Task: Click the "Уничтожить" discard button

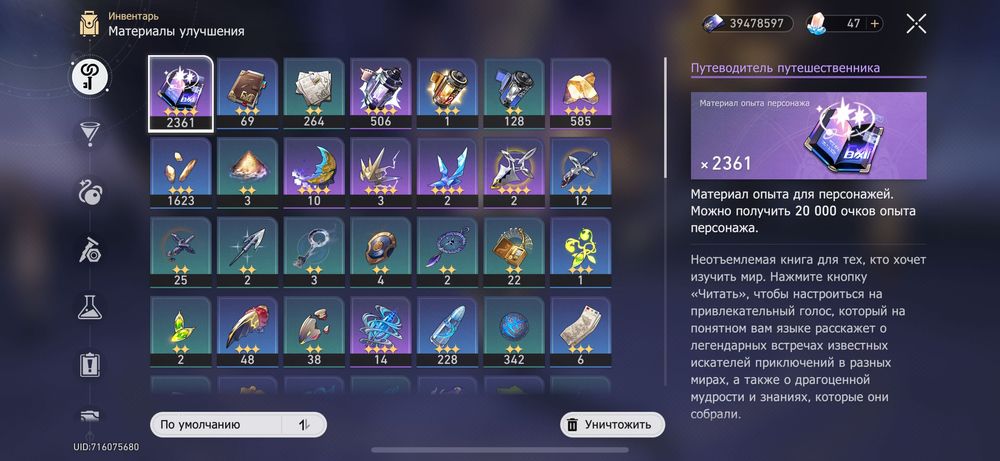Action: 612,425
